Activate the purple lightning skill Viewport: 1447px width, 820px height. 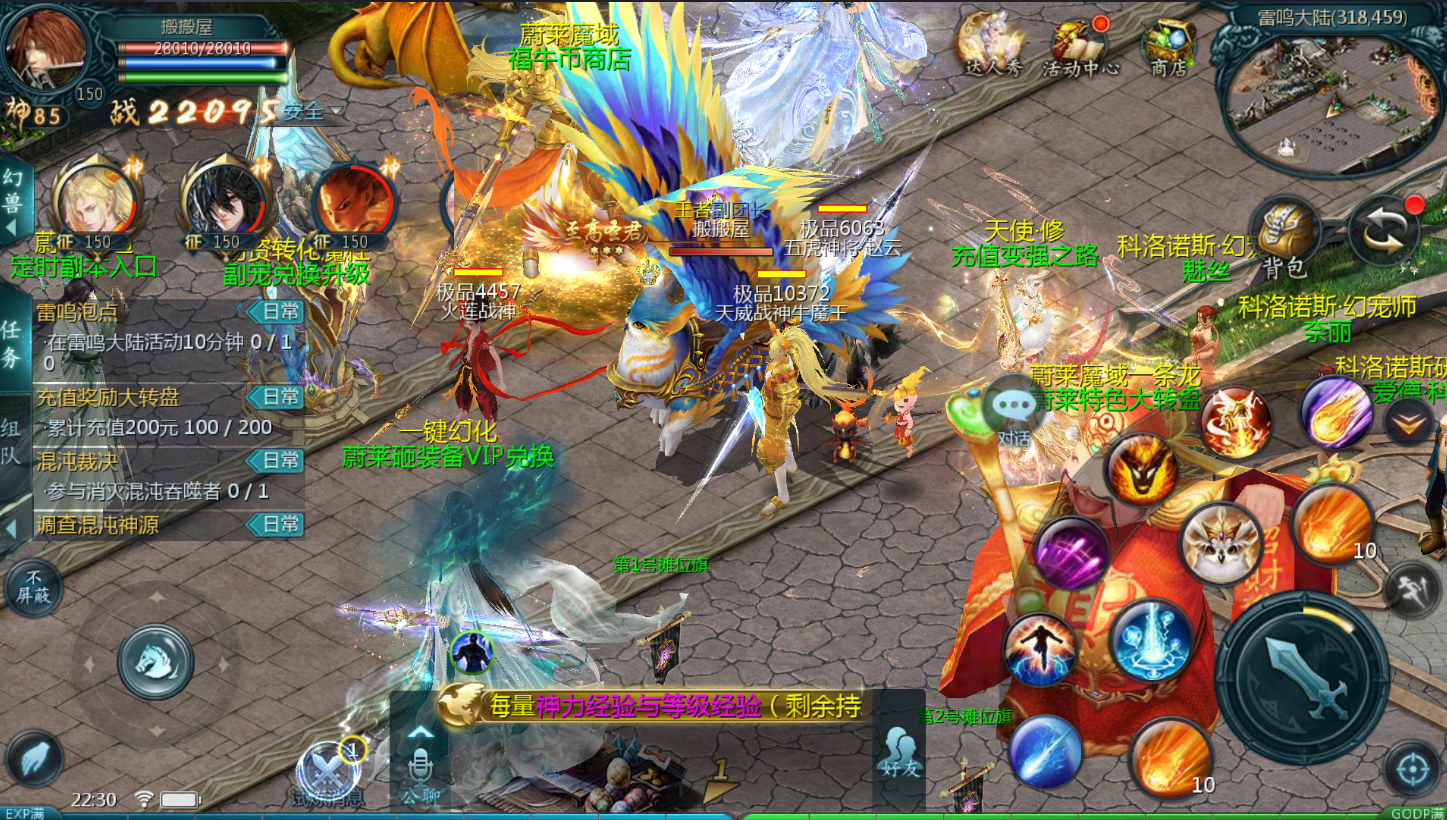1071,553
